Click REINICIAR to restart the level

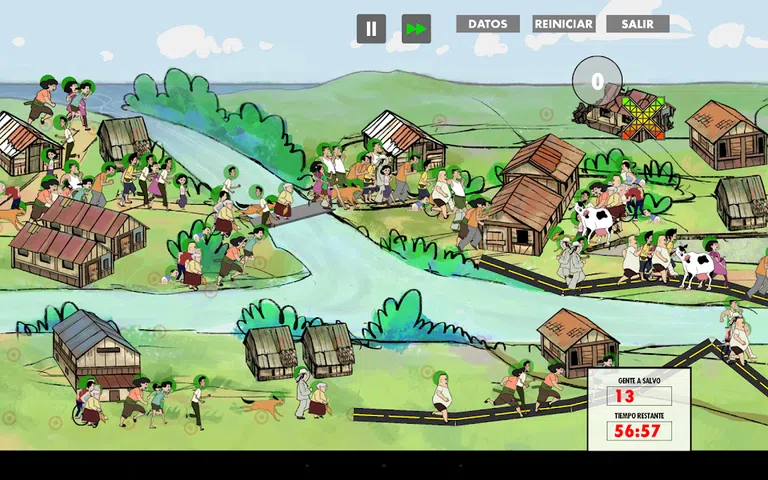564,24
